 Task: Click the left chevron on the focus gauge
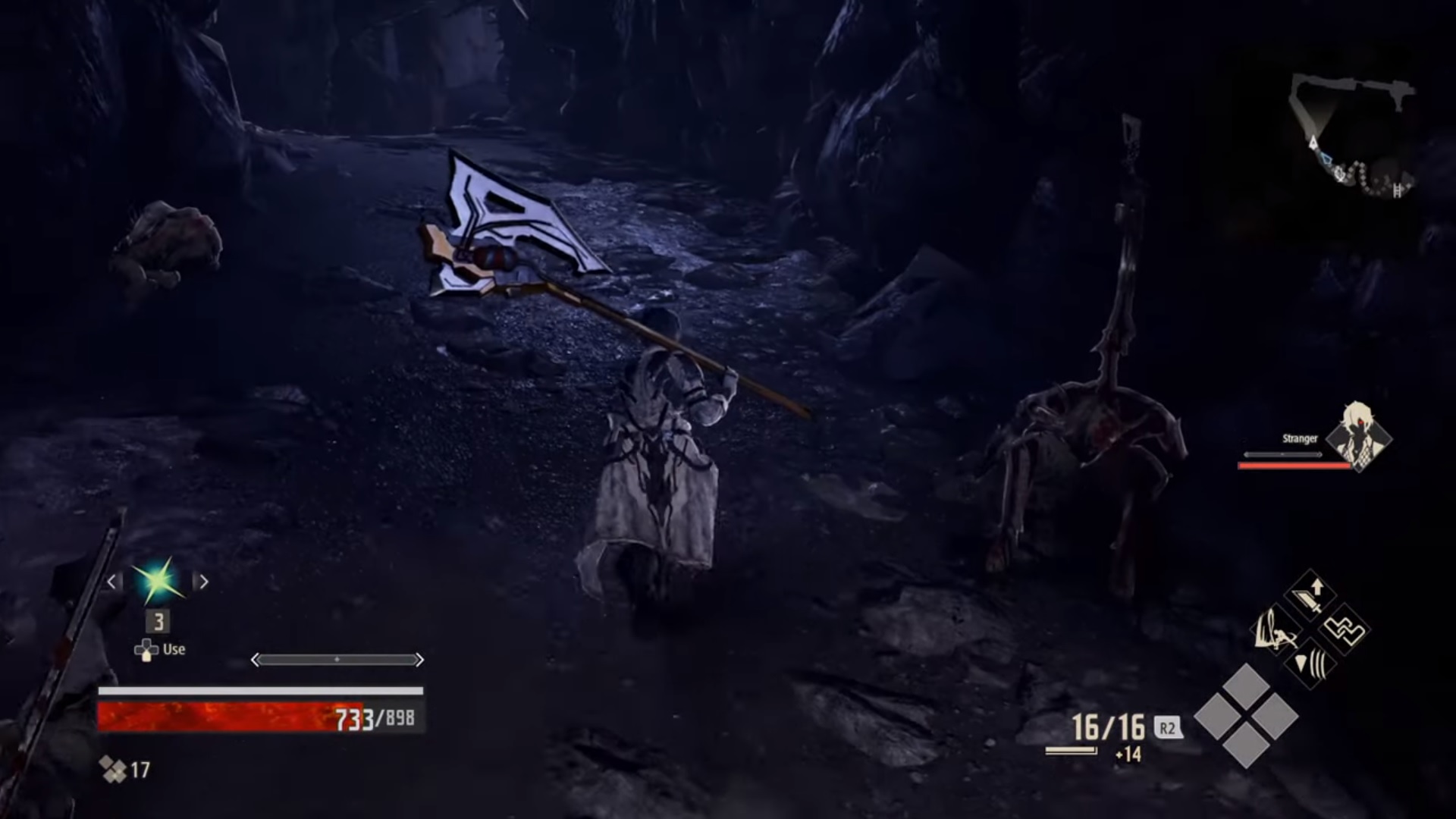coord(256,660)
